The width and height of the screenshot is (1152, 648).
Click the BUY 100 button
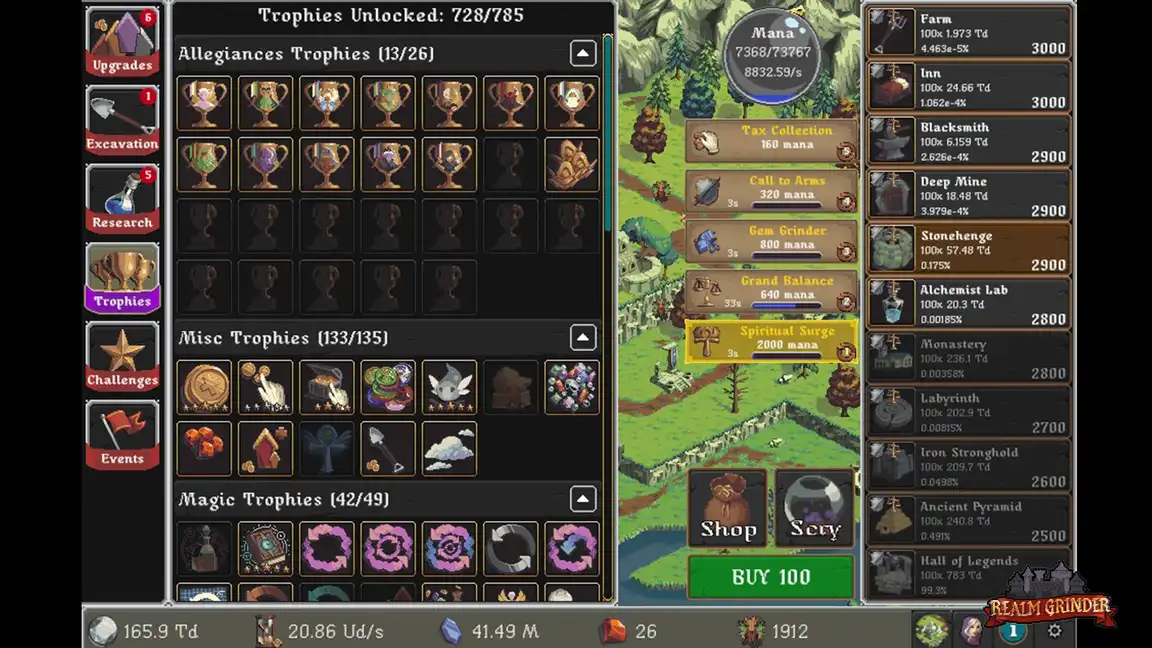(771, 577)
